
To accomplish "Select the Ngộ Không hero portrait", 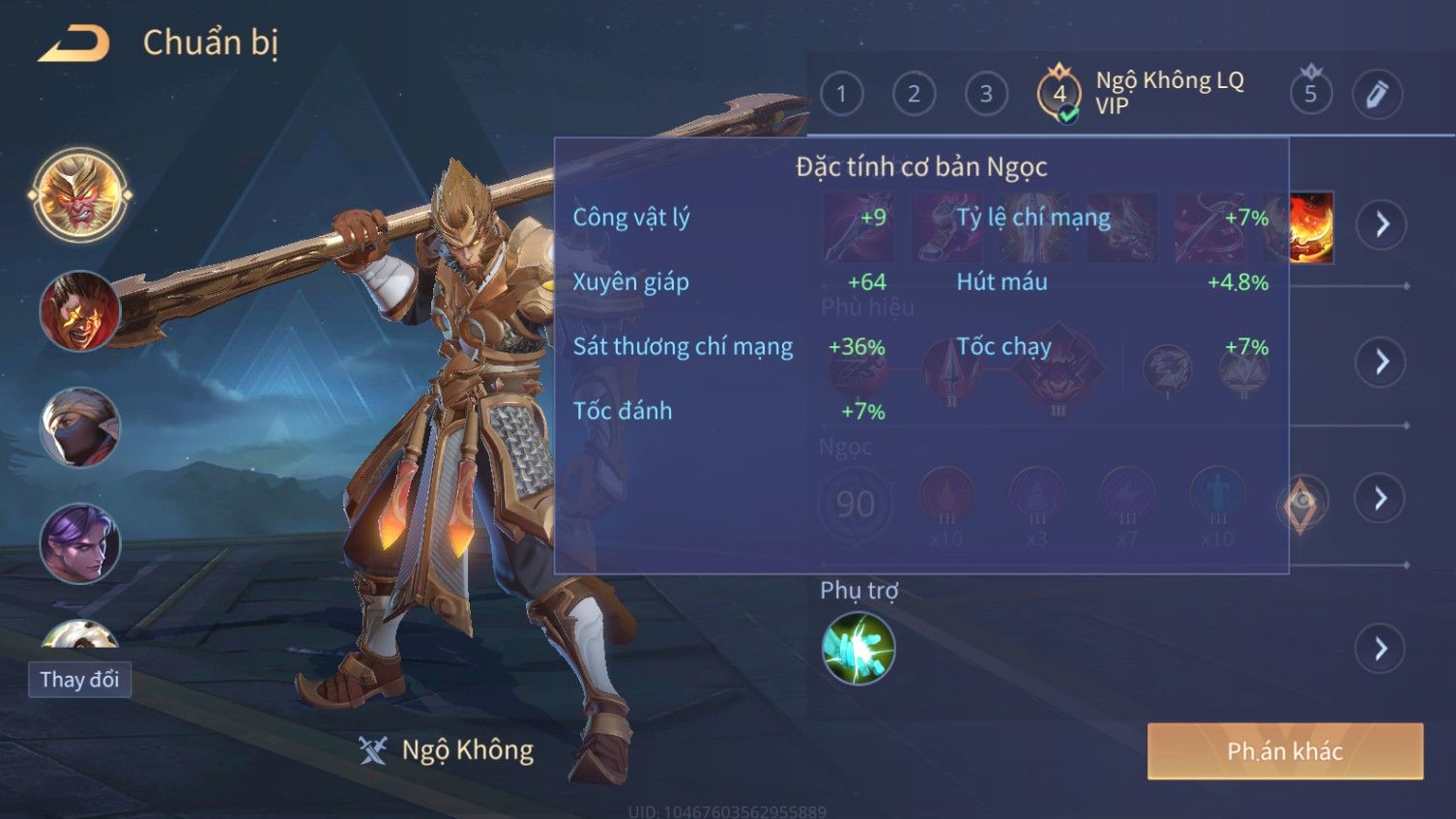I will pyautogui.click(x=80, y=195).
